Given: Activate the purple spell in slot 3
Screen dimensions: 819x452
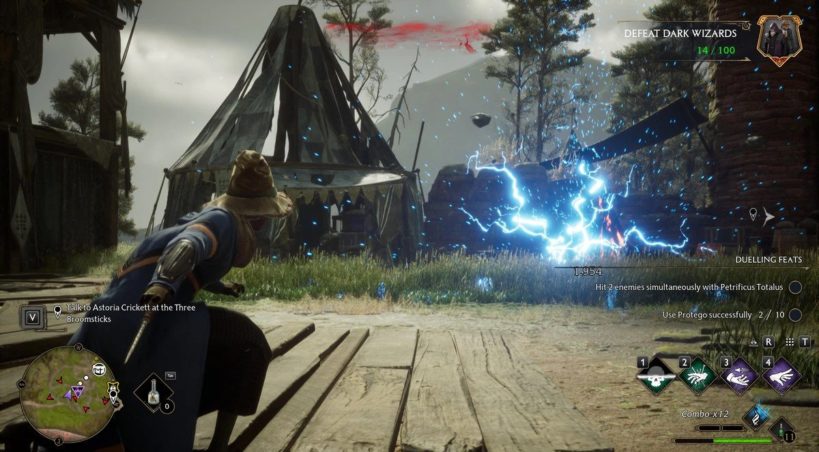Looking at the screenshot, I should pyautogui.click(x=740, y=374).
